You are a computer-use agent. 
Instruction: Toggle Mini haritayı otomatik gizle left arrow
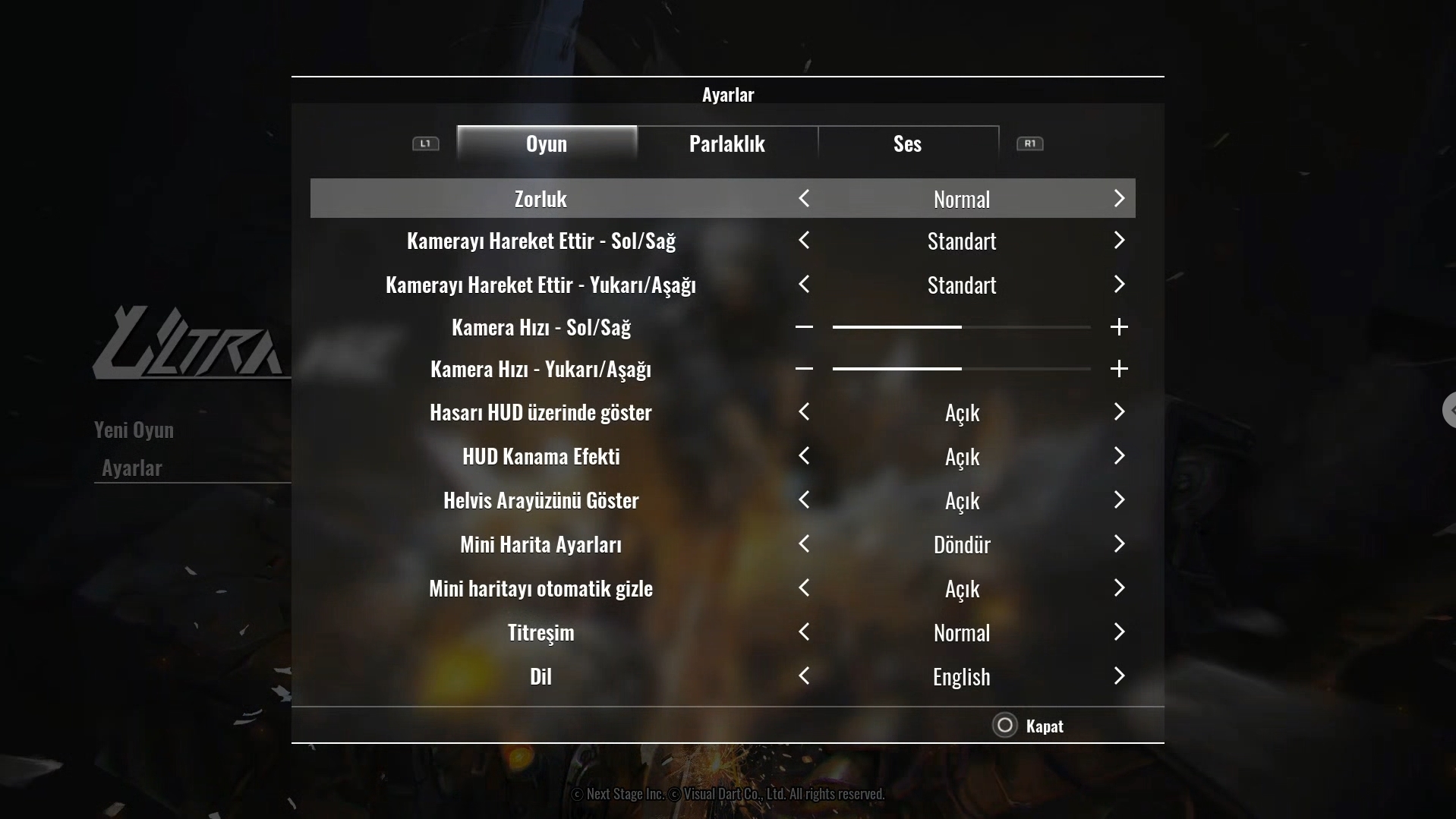tap(804, 588)
